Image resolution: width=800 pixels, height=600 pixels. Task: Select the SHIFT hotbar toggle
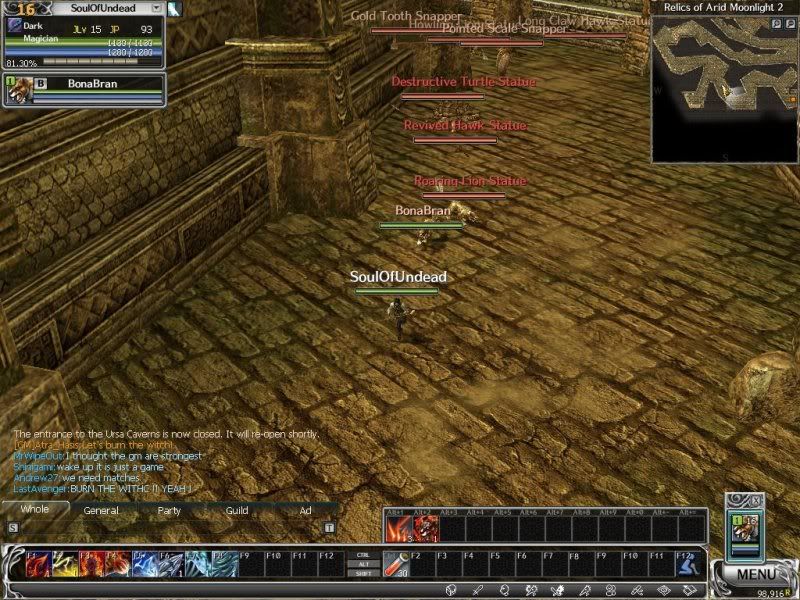click(363, 573)
